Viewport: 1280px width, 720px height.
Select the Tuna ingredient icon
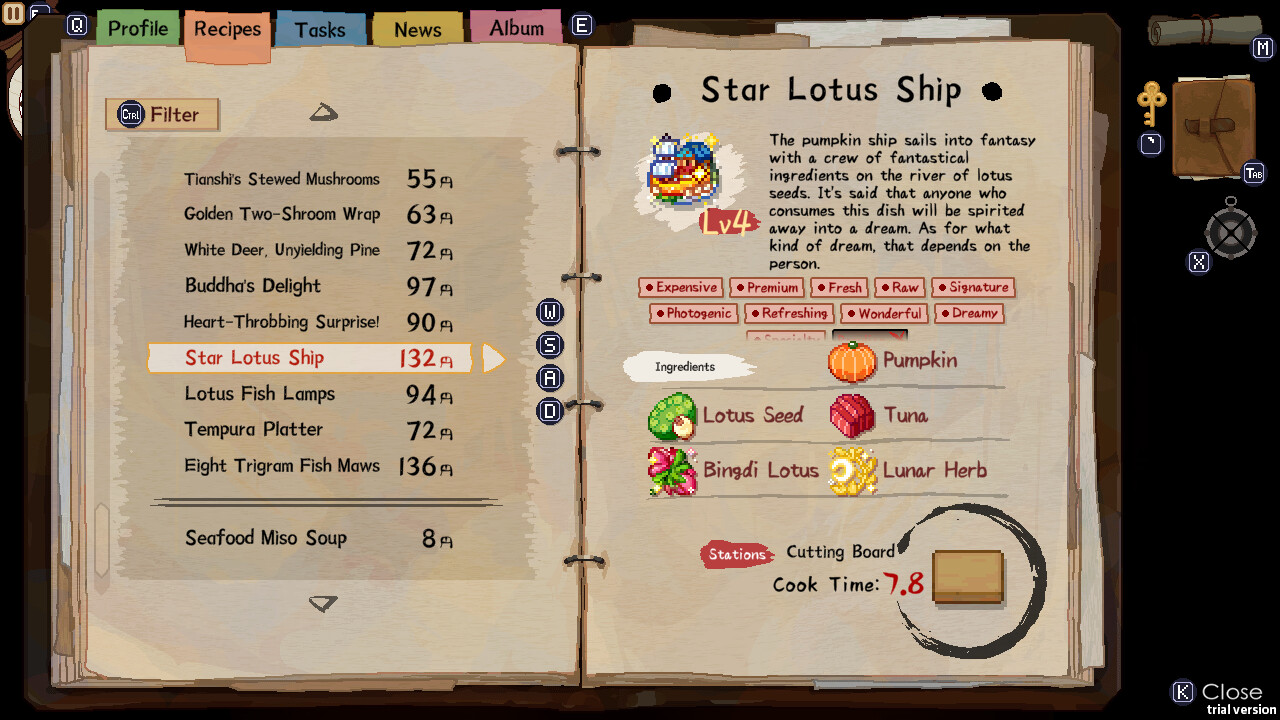[x=852, y=415]
